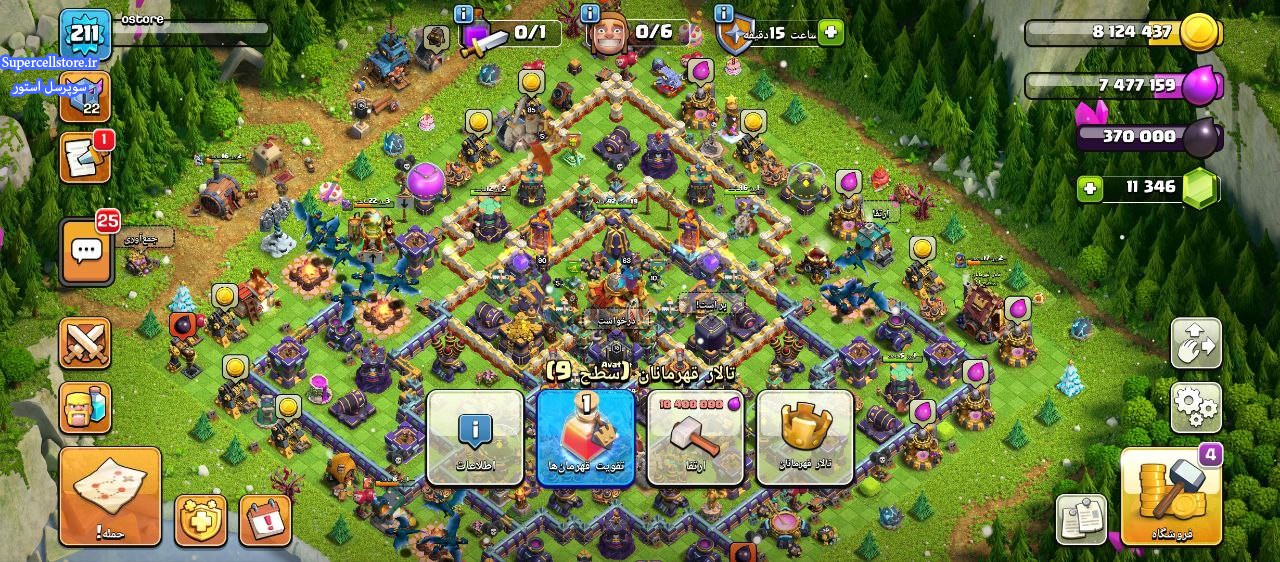Screen dimensions: 1280x562
Task: Show info for the laboratory potion counter
Action: [x=463, y=13]
